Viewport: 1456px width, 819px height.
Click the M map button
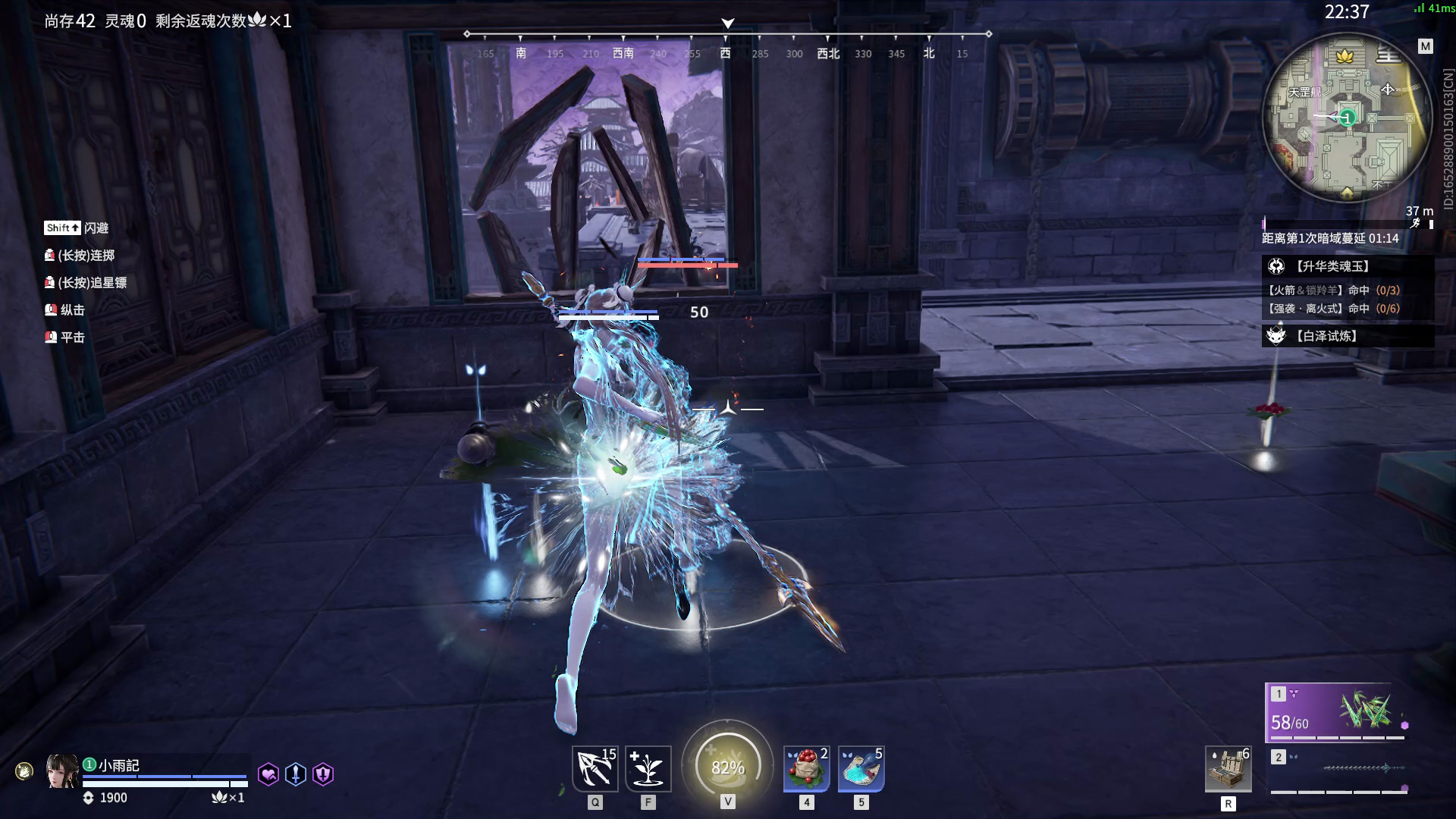pos(1426,46)
